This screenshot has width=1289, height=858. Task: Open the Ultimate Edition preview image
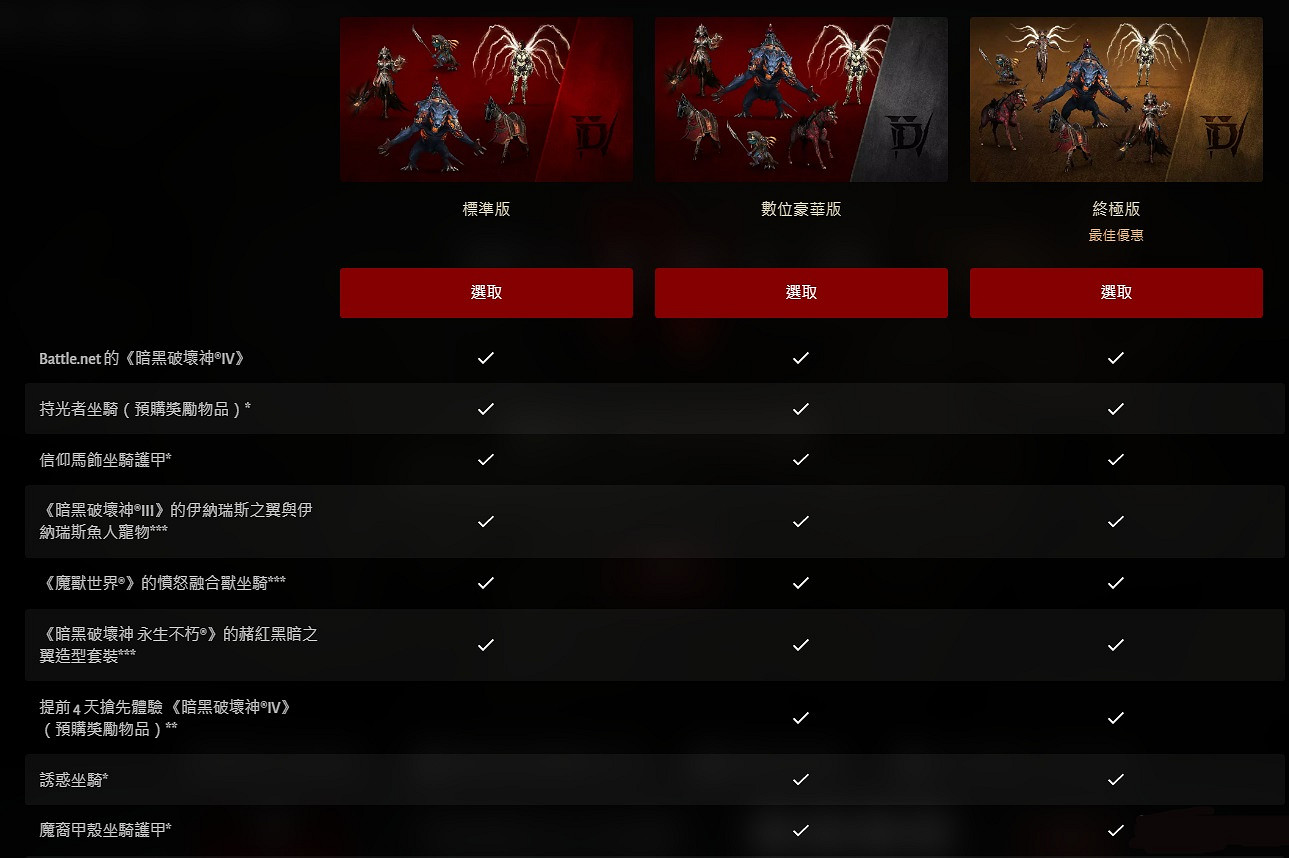(1116, 97)
